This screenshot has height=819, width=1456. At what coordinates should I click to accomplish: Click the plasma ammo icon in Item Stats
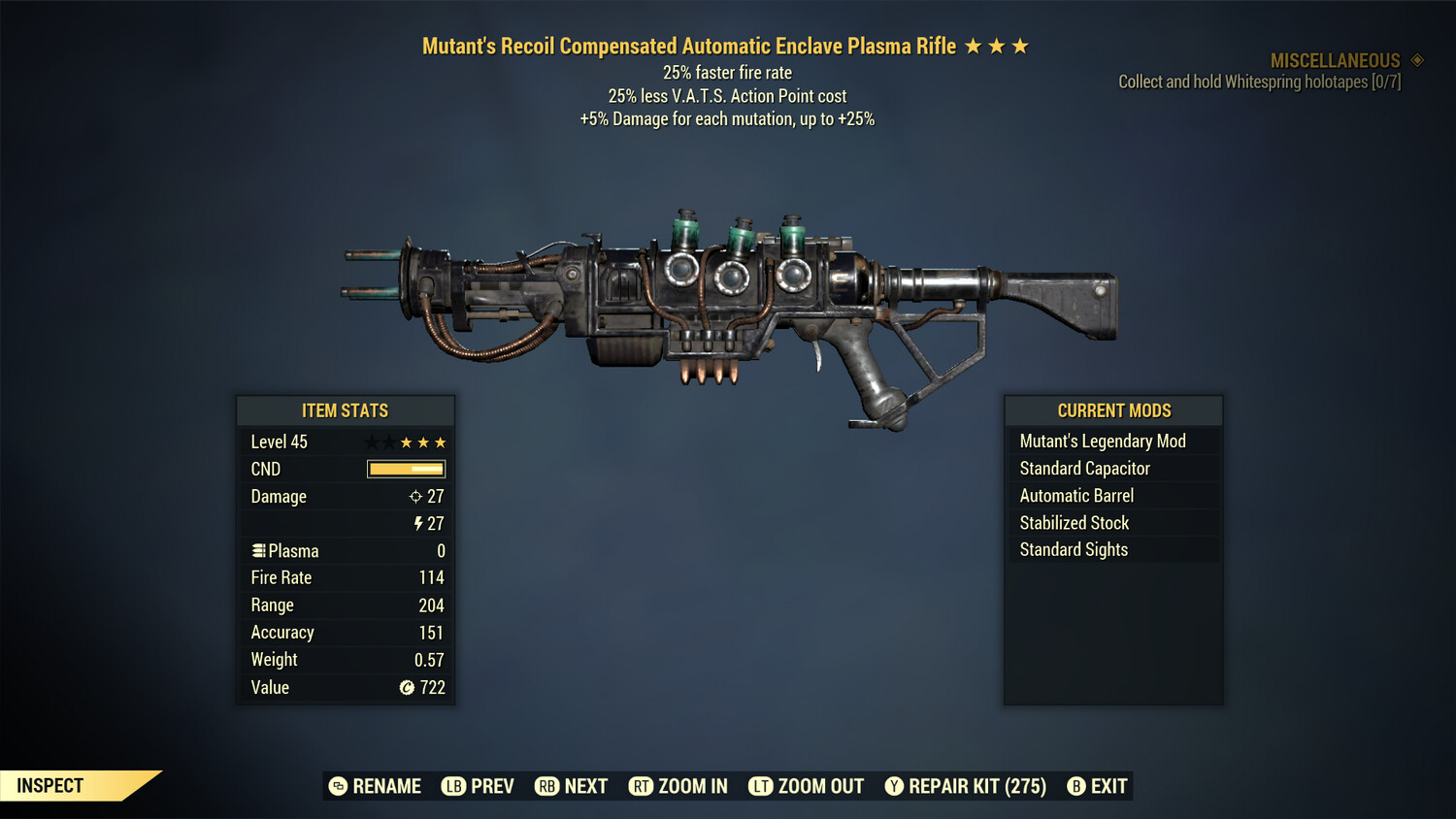[x=258, y=550]
